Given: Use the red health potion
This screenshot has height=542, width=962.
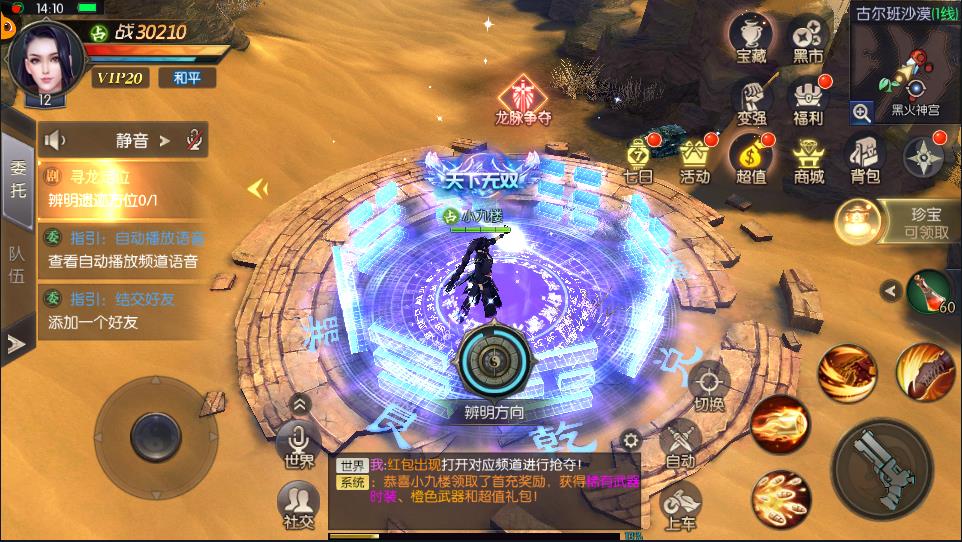Looking at the screenshot, I should pyautogui.click(x=930, y=291).
